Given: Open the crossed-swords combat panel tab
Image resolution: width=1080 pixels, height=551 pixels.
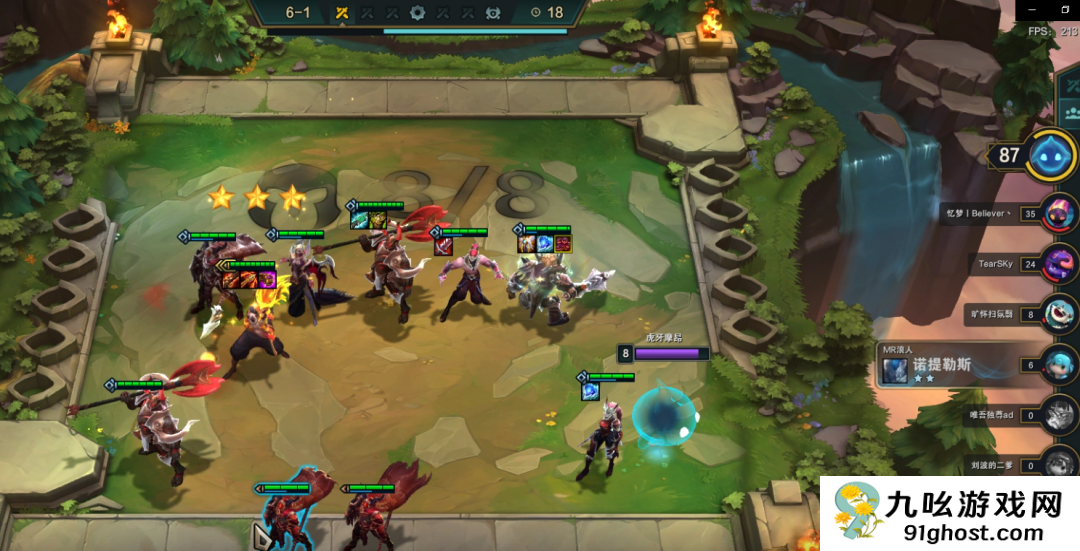Looking at the screenshot, I should 1071,84.
